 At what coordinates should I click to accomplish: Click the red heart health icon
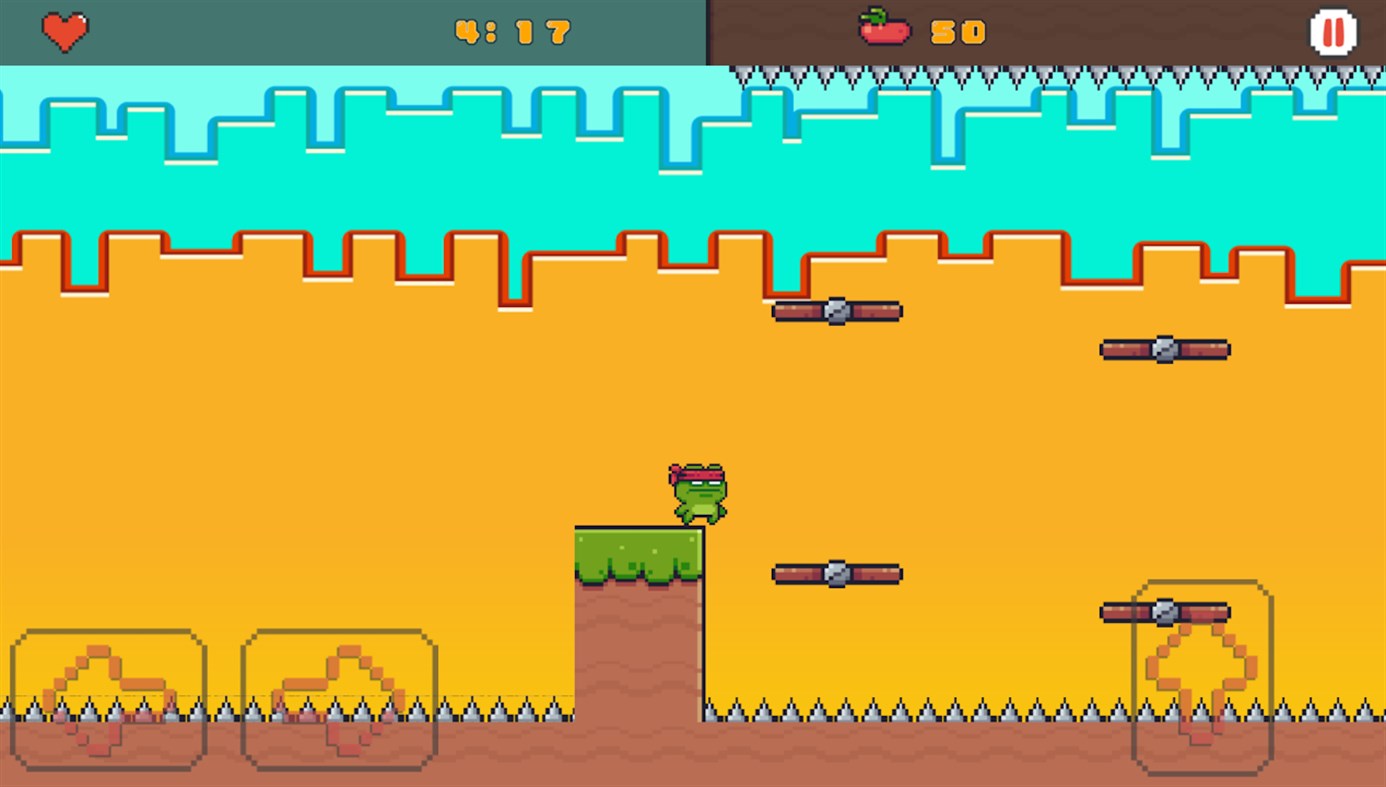(x=64, y=31)
